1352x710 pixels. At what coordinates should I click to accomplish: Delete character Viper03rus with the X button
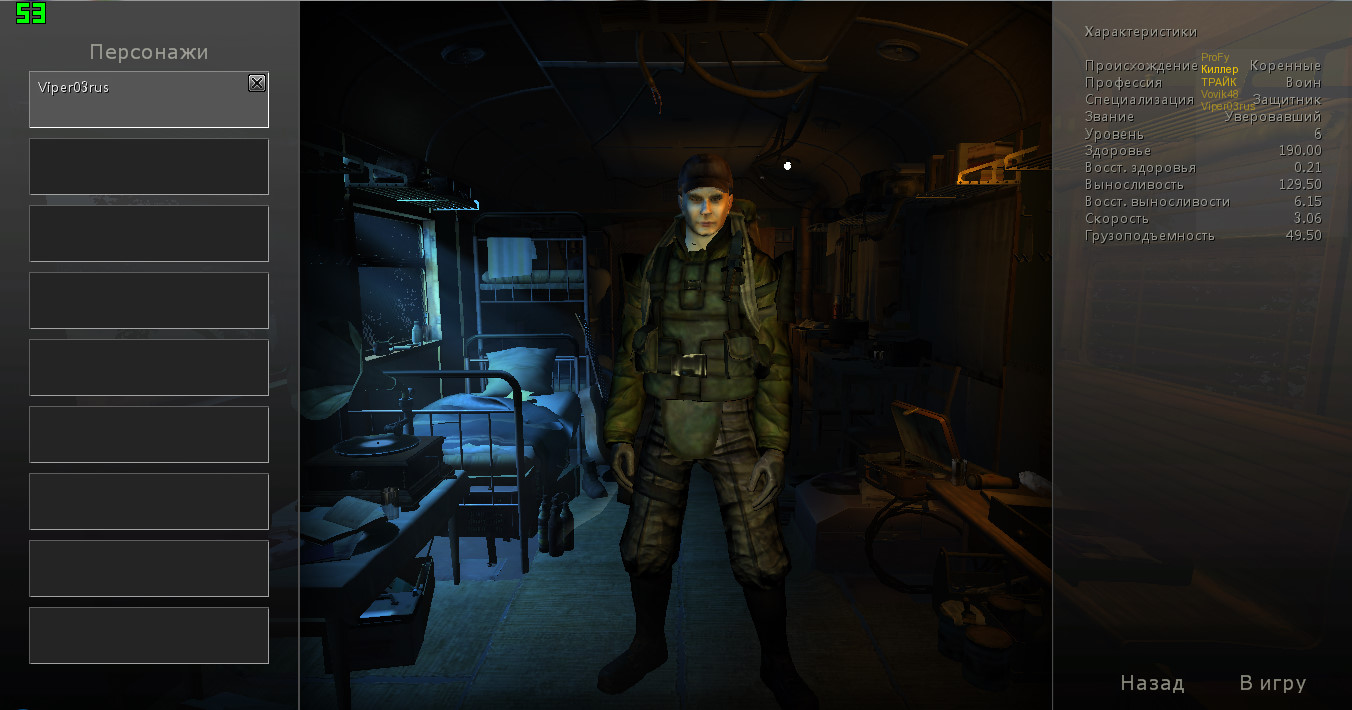[x=257, y=84]
